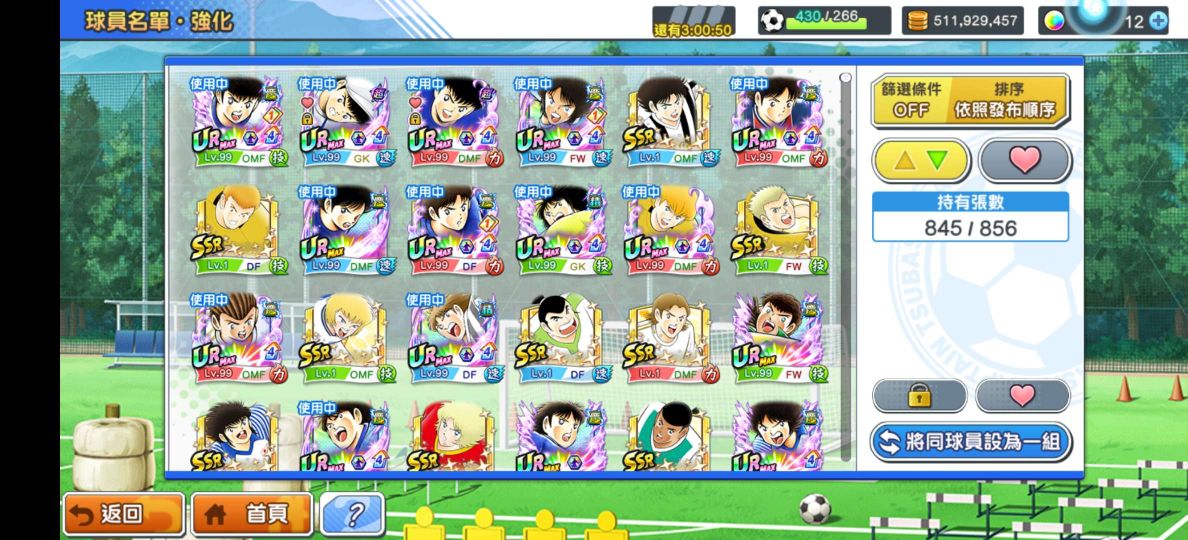1188x540 pixels.
Task: Toggle the triangle sort order button
Action: point(921,160)
